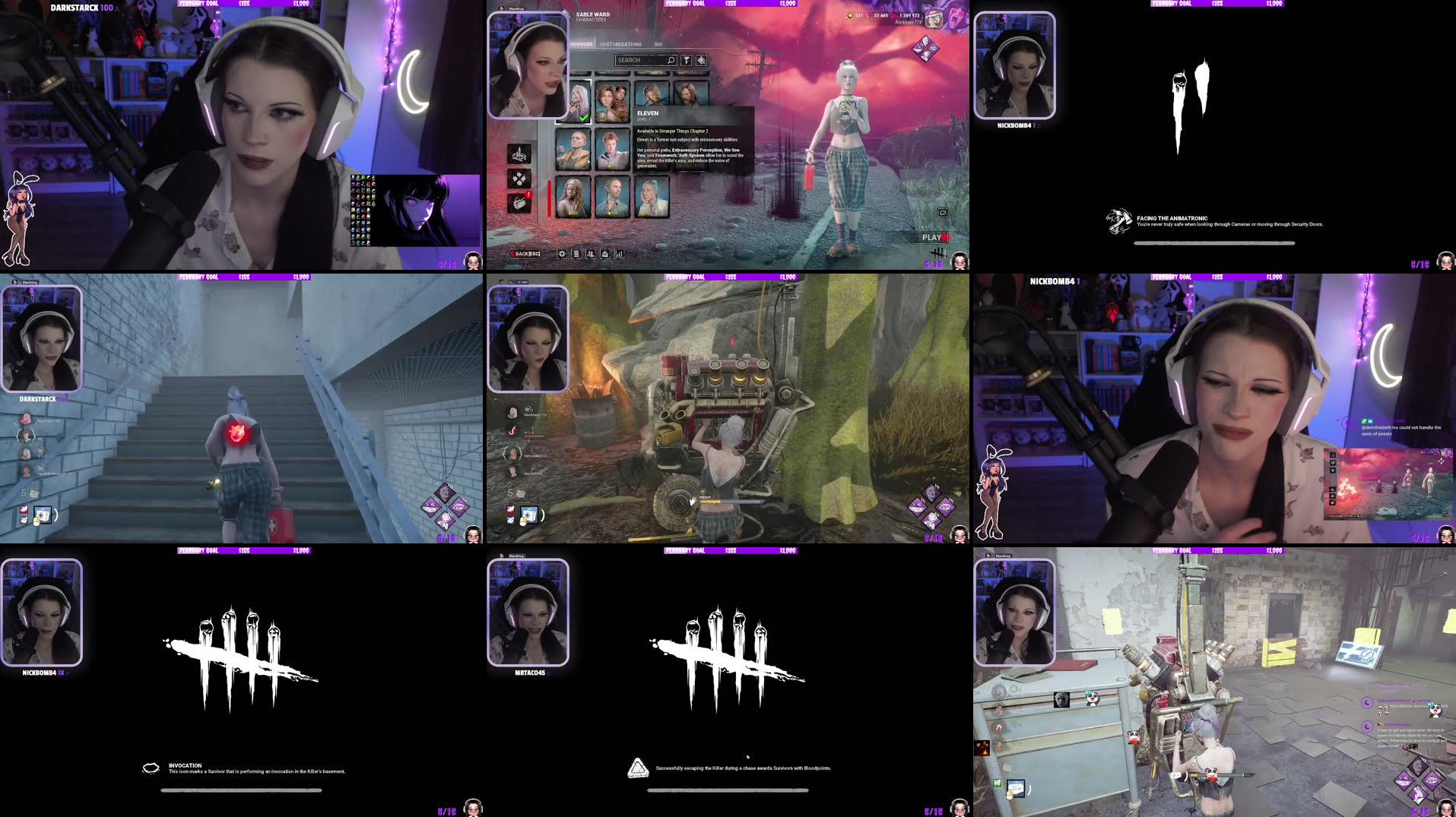Image resolution: width=1456 pixels, height=817 pixels.
Task: Click inside the SEARCH field
Action: tap(645, 60)
